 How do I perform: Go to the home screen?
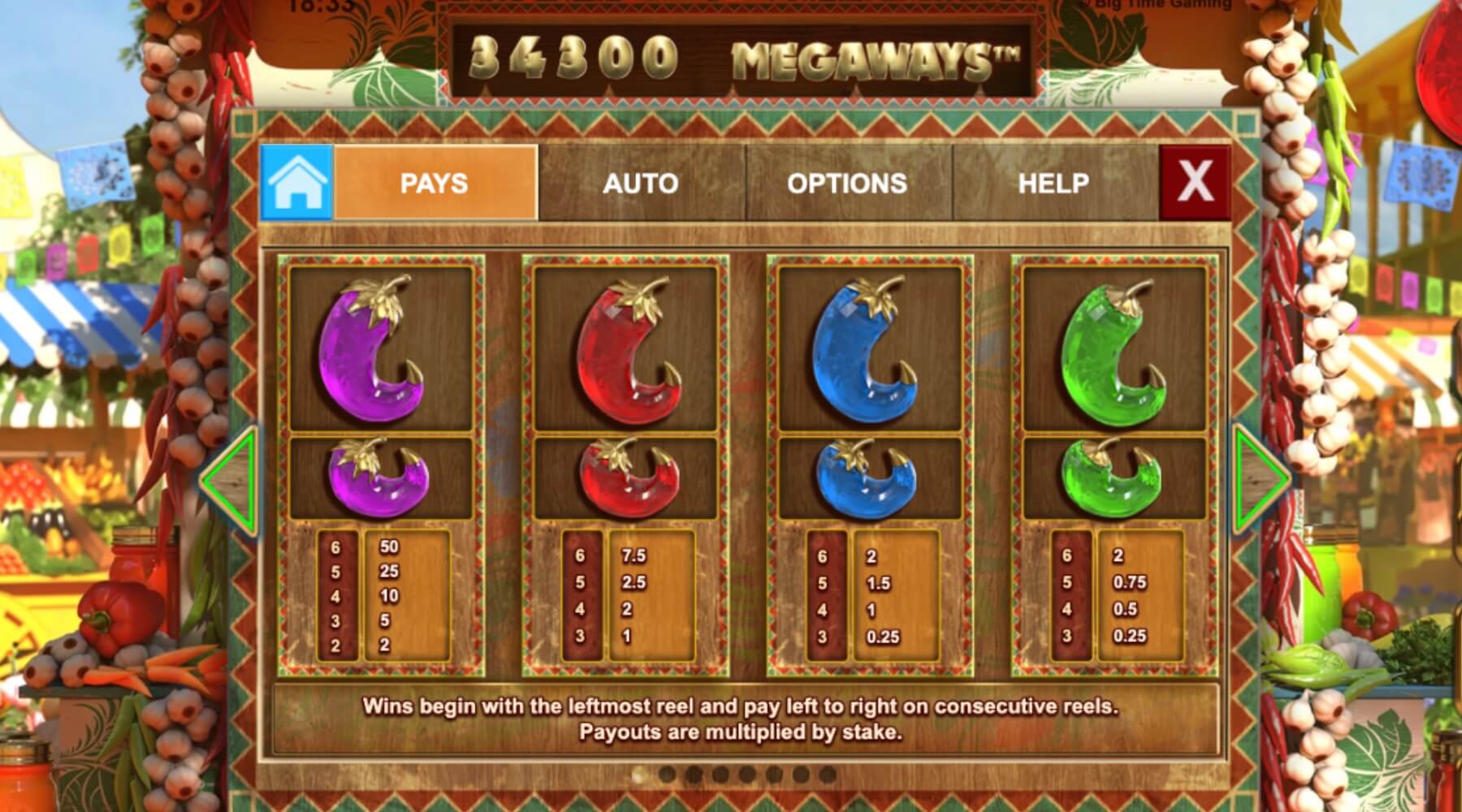tap(296, 183)
